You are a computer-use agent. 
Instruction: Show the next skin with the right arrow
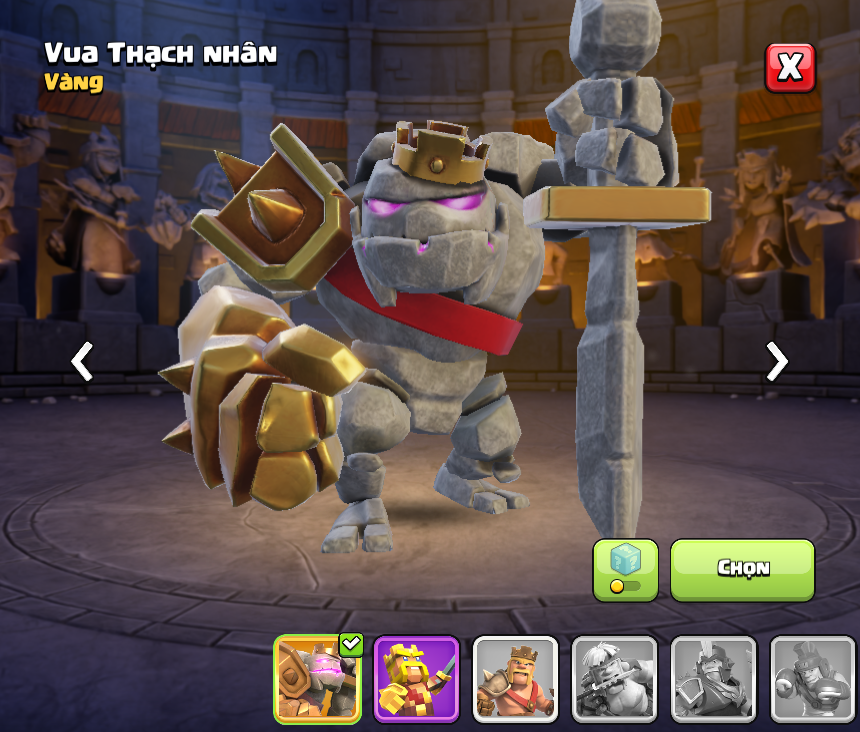[776, 361]
